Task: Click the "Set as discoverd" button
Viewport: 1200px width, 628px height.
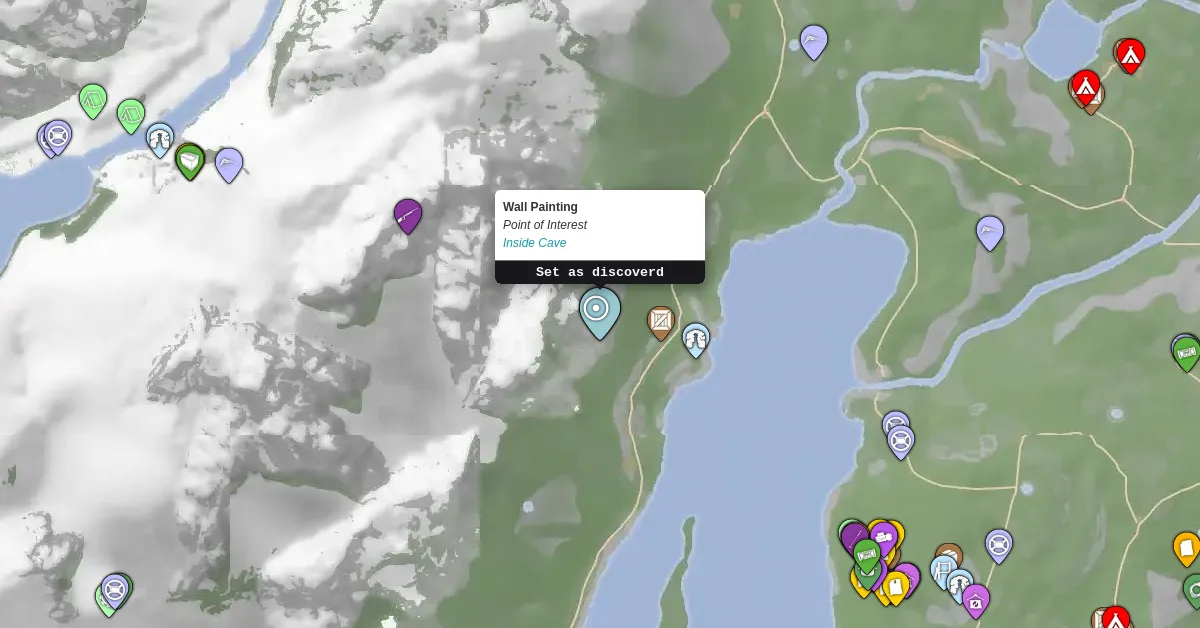Action: pyautogui.click(x=599, y=272)
